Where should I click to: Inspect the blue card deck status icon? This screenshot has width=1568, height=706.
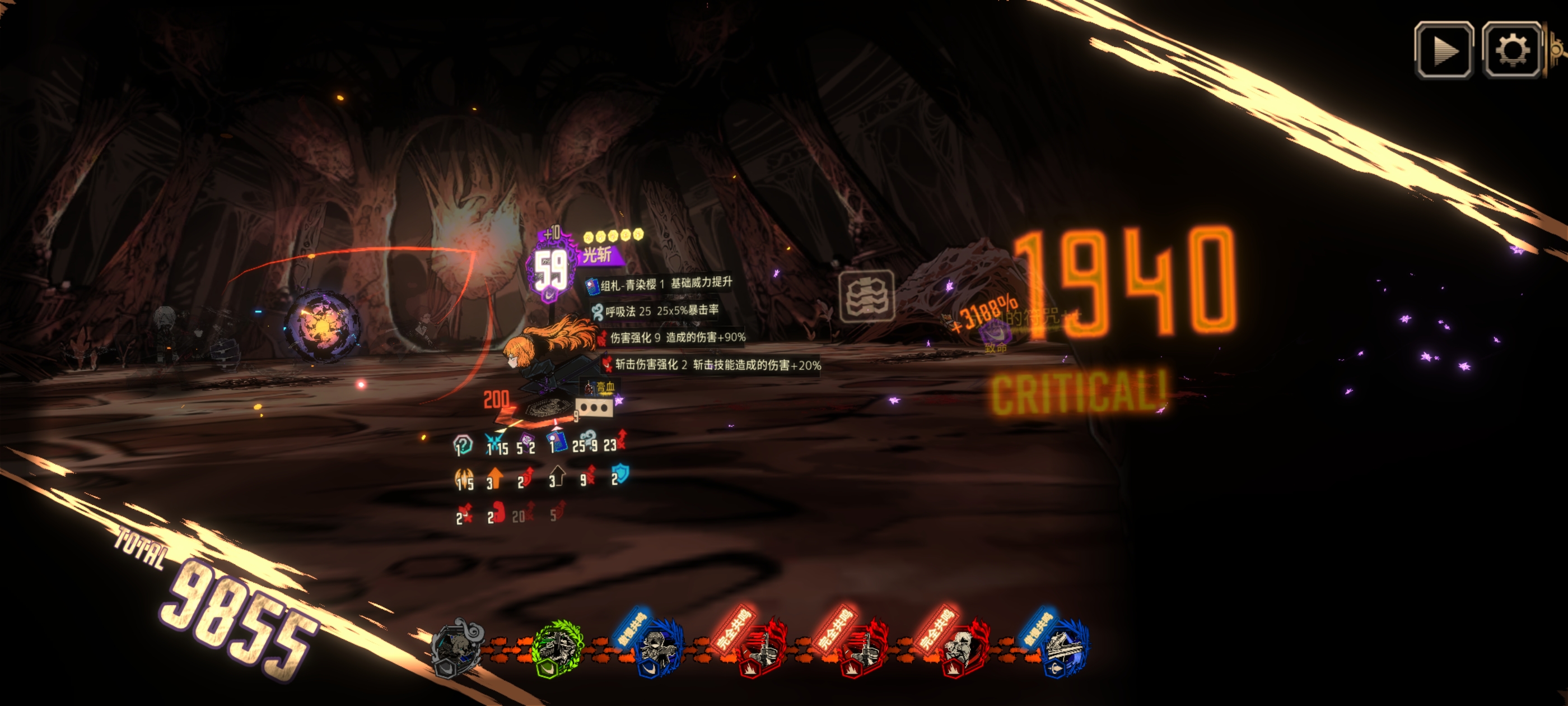(557, 442)
